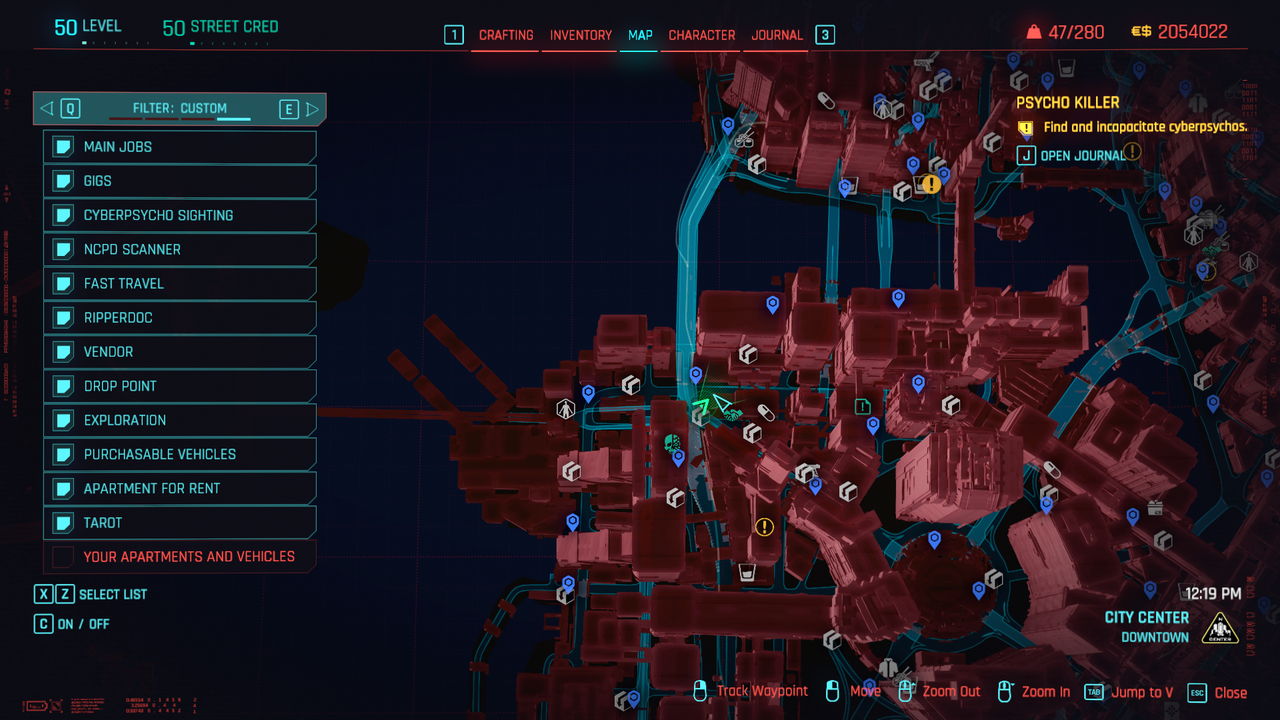This screenshot has width=1280, height=720.
Task: Toggle the Drop Point filter
Action: click(180, 386)
